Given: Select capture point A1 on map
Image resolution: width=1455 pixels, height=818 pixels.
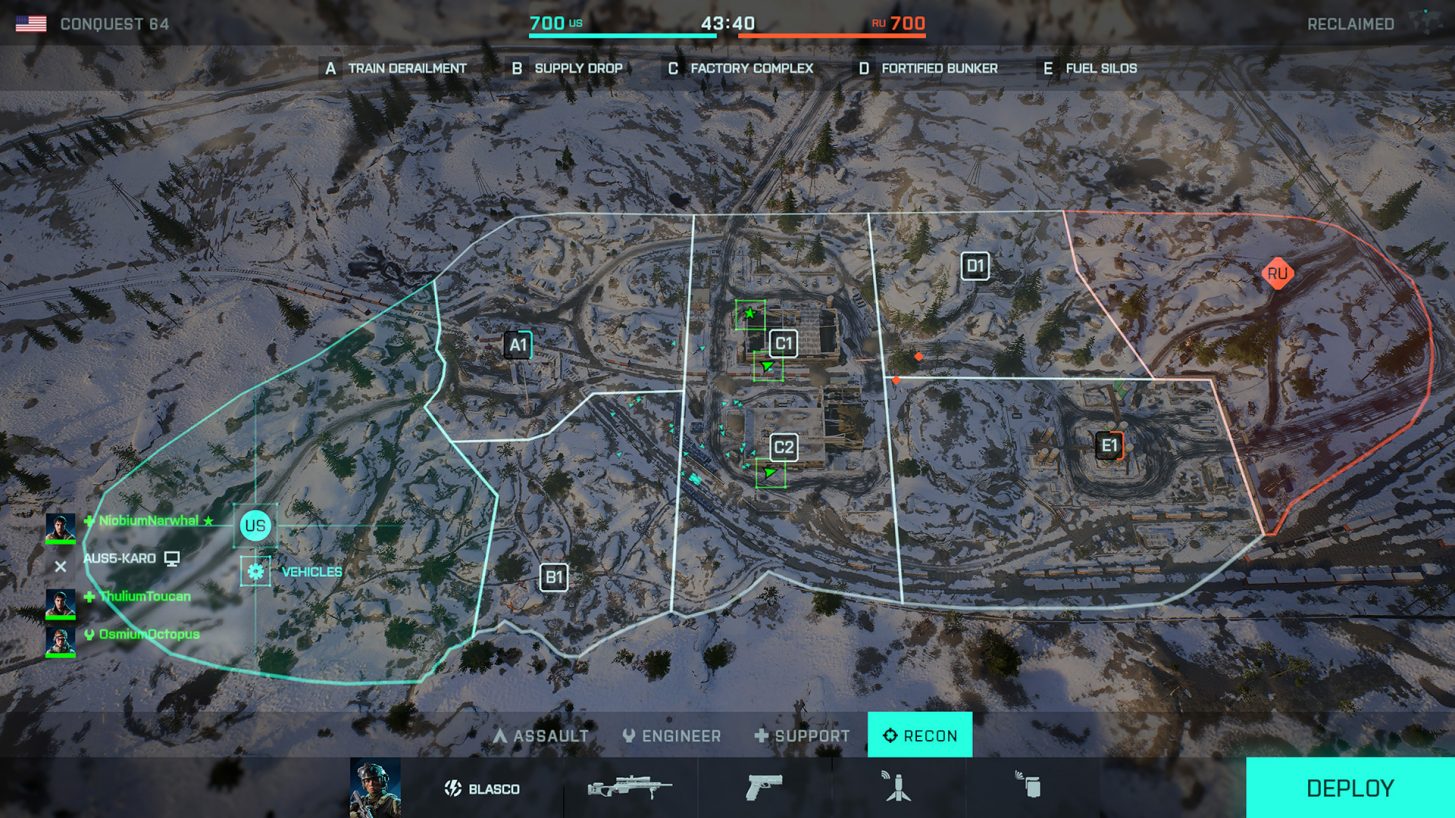Looking at the screenshot, I should click(518, 346).
